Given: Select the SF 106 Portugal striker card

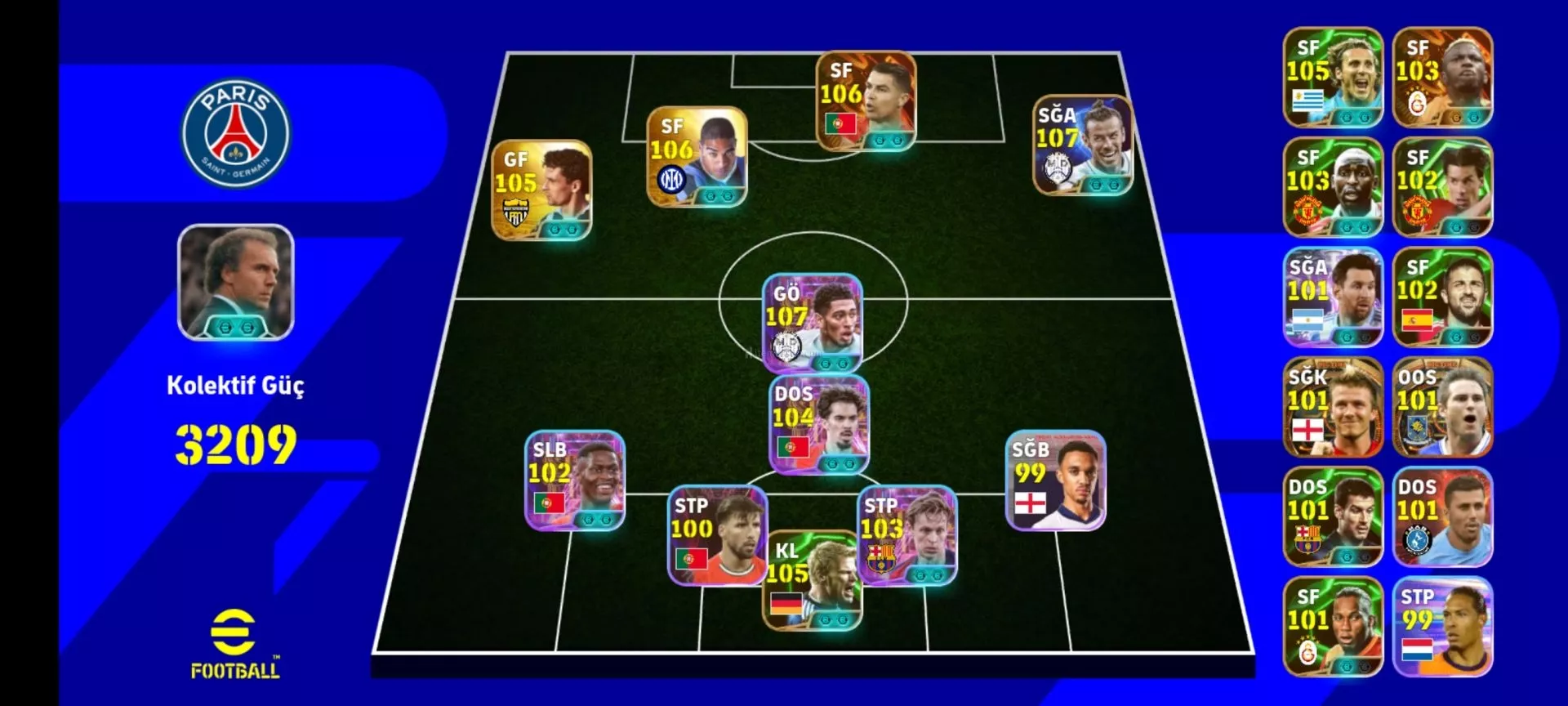Looking at the screenshot, I should pos(866,101).
